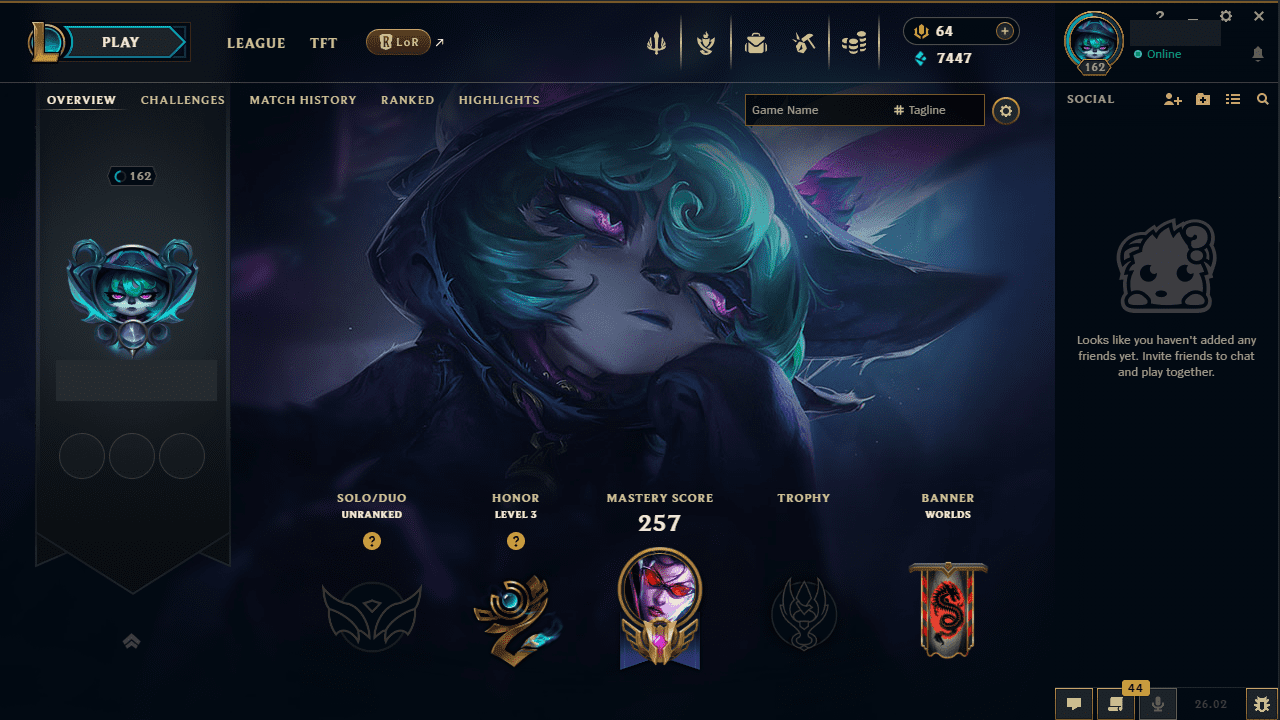Switch to the MATCH HISTORY tab
Viewport: 1280px width, 720px height.
point(303,100)
